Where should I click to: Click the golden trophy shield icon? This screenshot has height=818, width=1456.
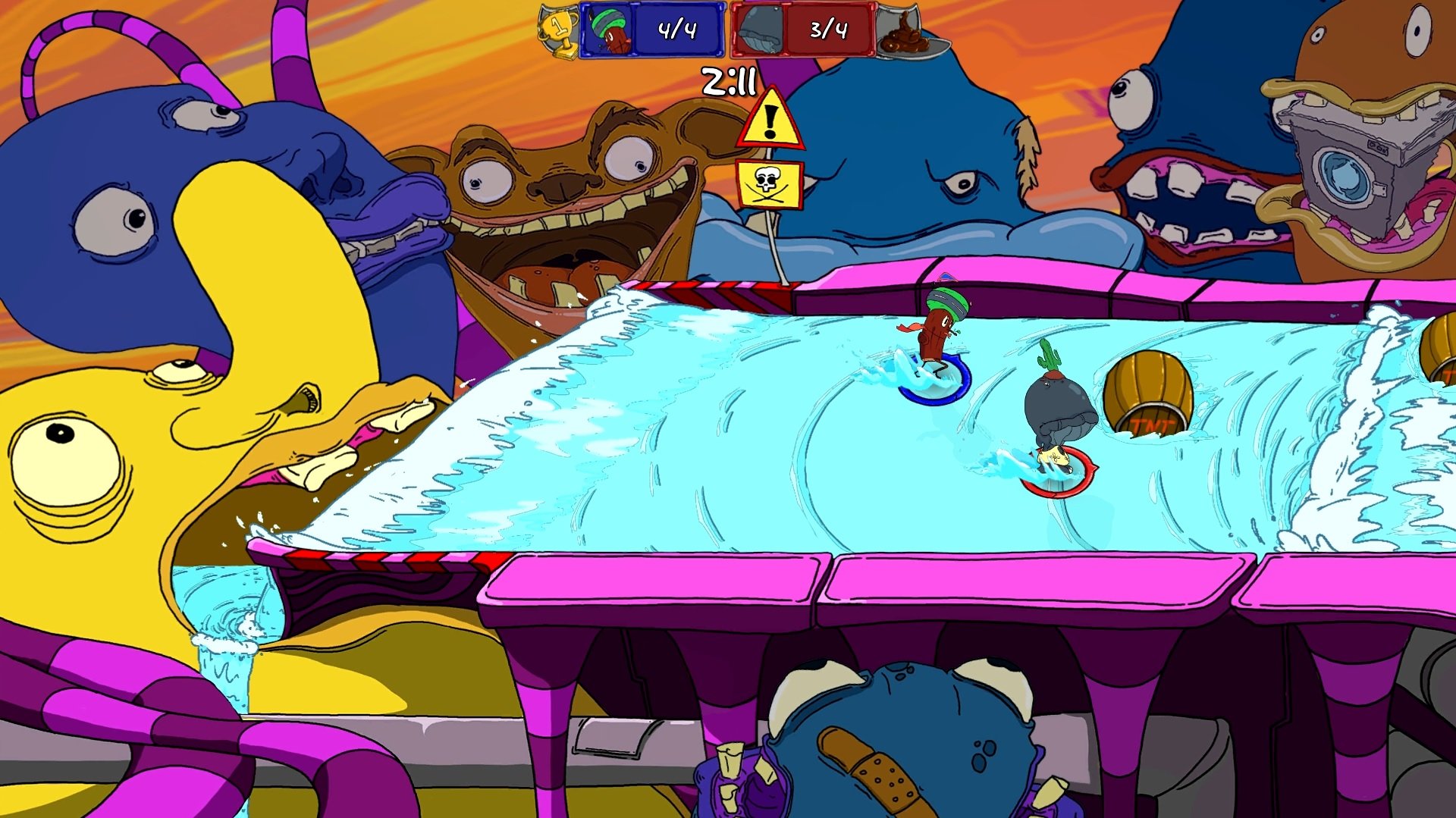[x=557, y=31]
